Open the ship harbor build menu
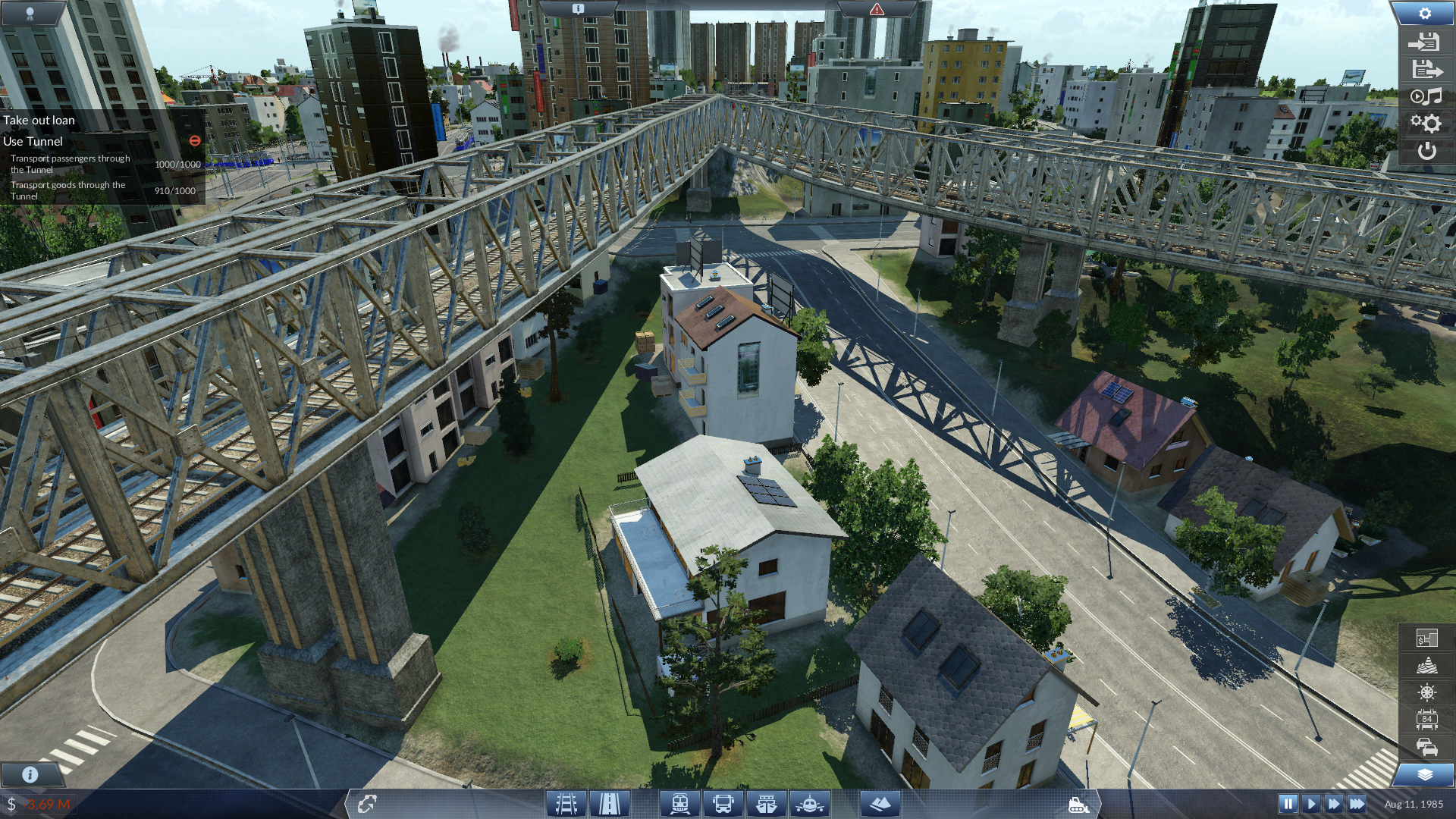Screen dimensions: 1456x819 767,803
